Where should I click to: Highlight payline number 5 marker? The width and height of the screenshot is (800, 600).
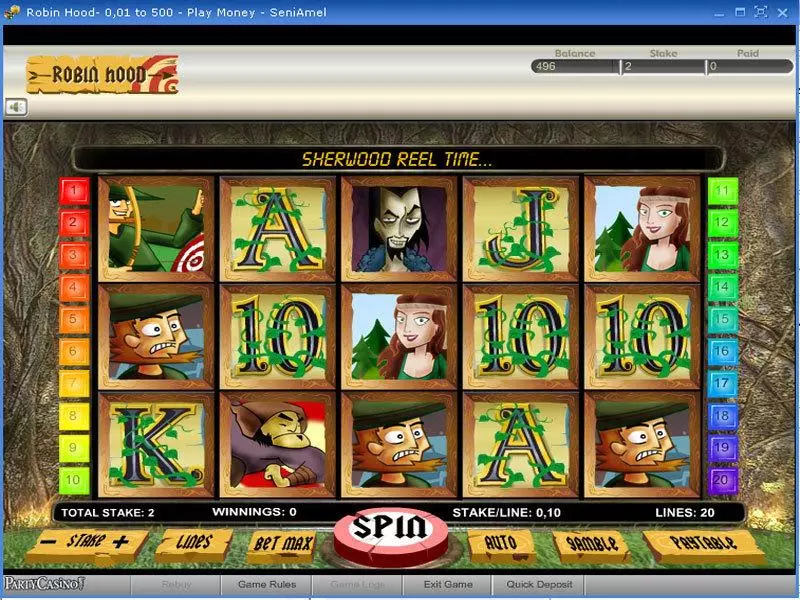[x=75, y=320]
